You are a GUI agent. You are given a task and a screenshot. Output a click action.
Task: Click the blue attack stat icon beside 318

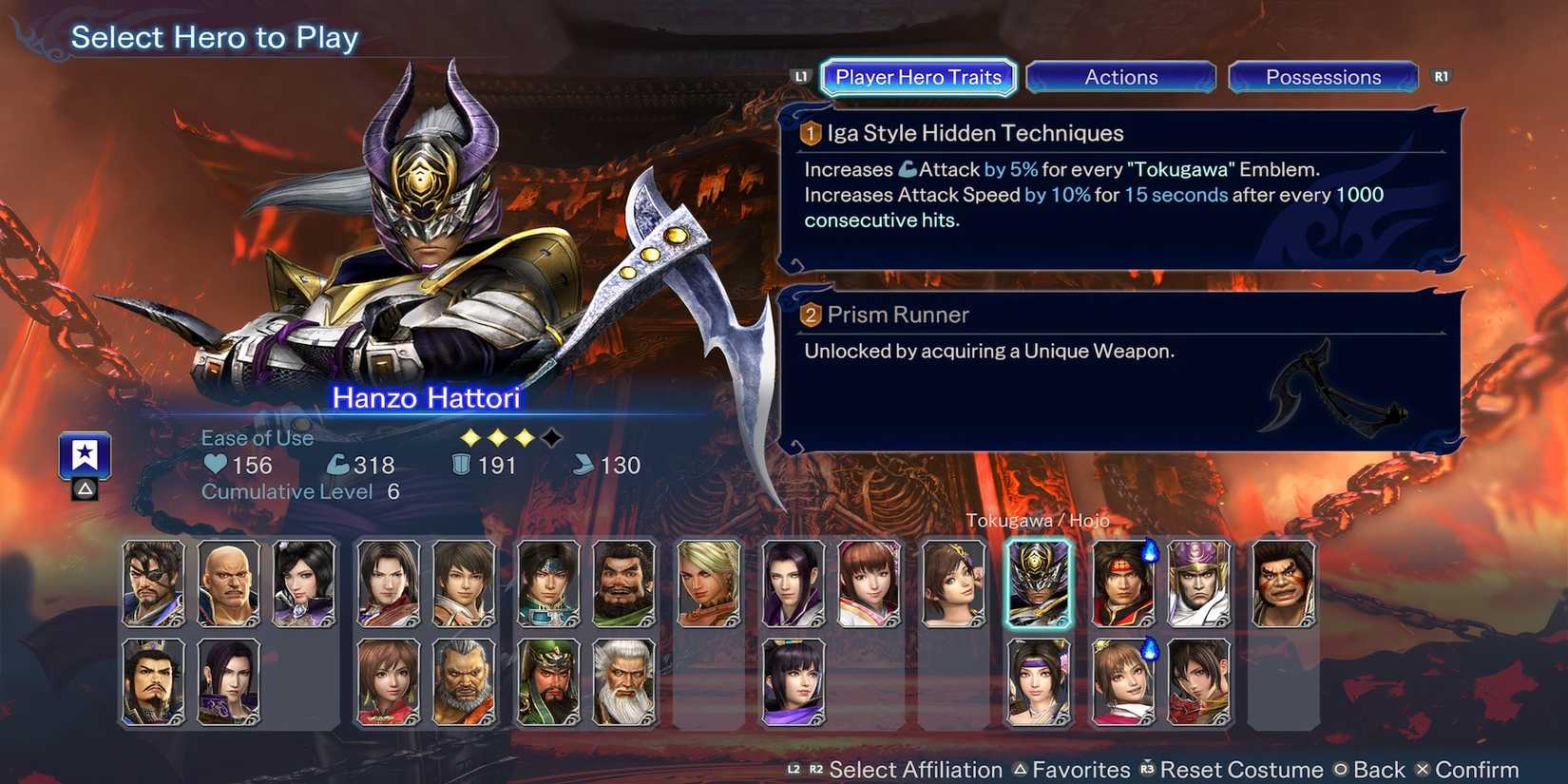point(340,465)
